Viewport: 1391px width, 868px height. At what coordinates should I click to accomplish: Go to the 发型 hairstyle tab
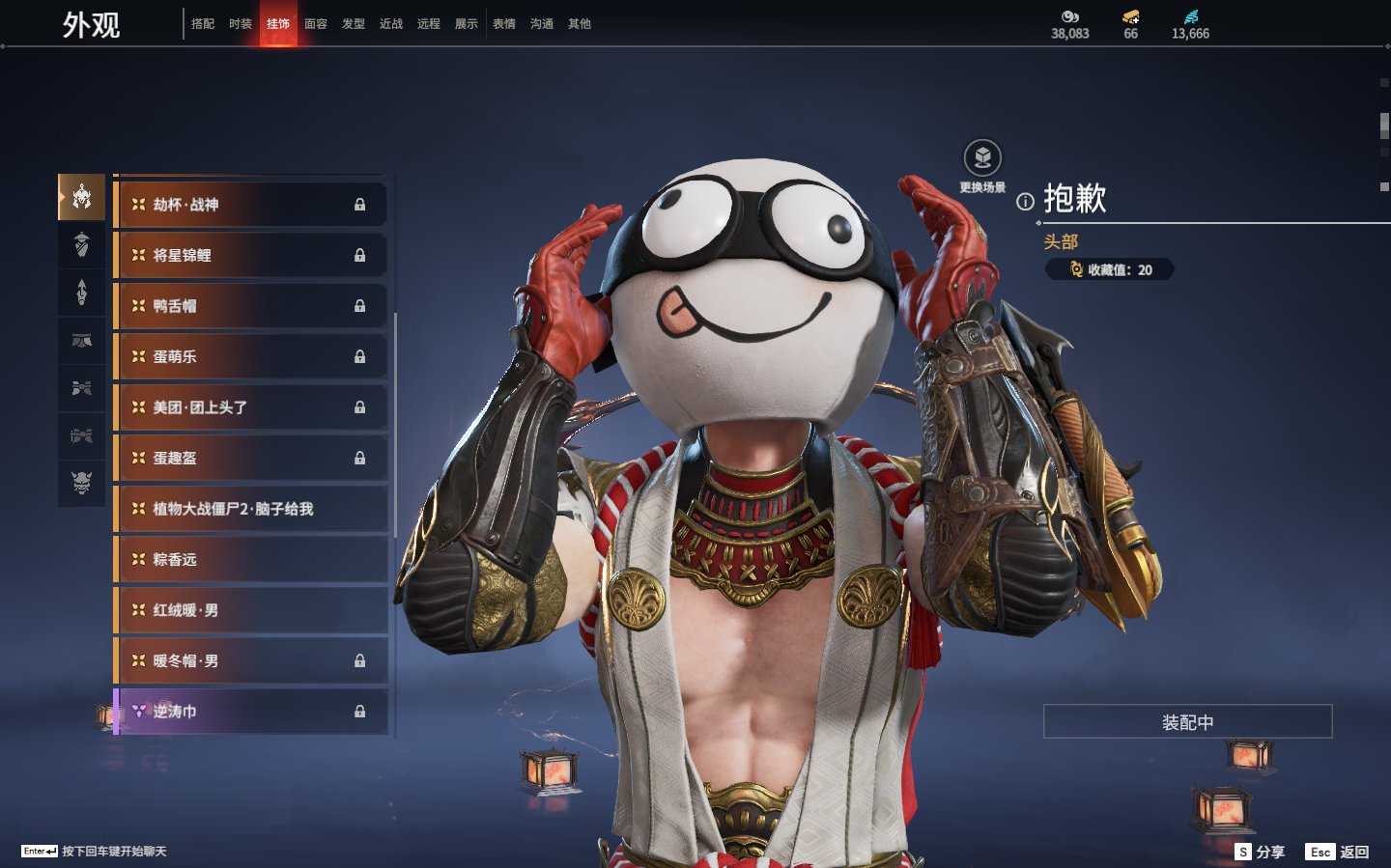coord(354,24)
